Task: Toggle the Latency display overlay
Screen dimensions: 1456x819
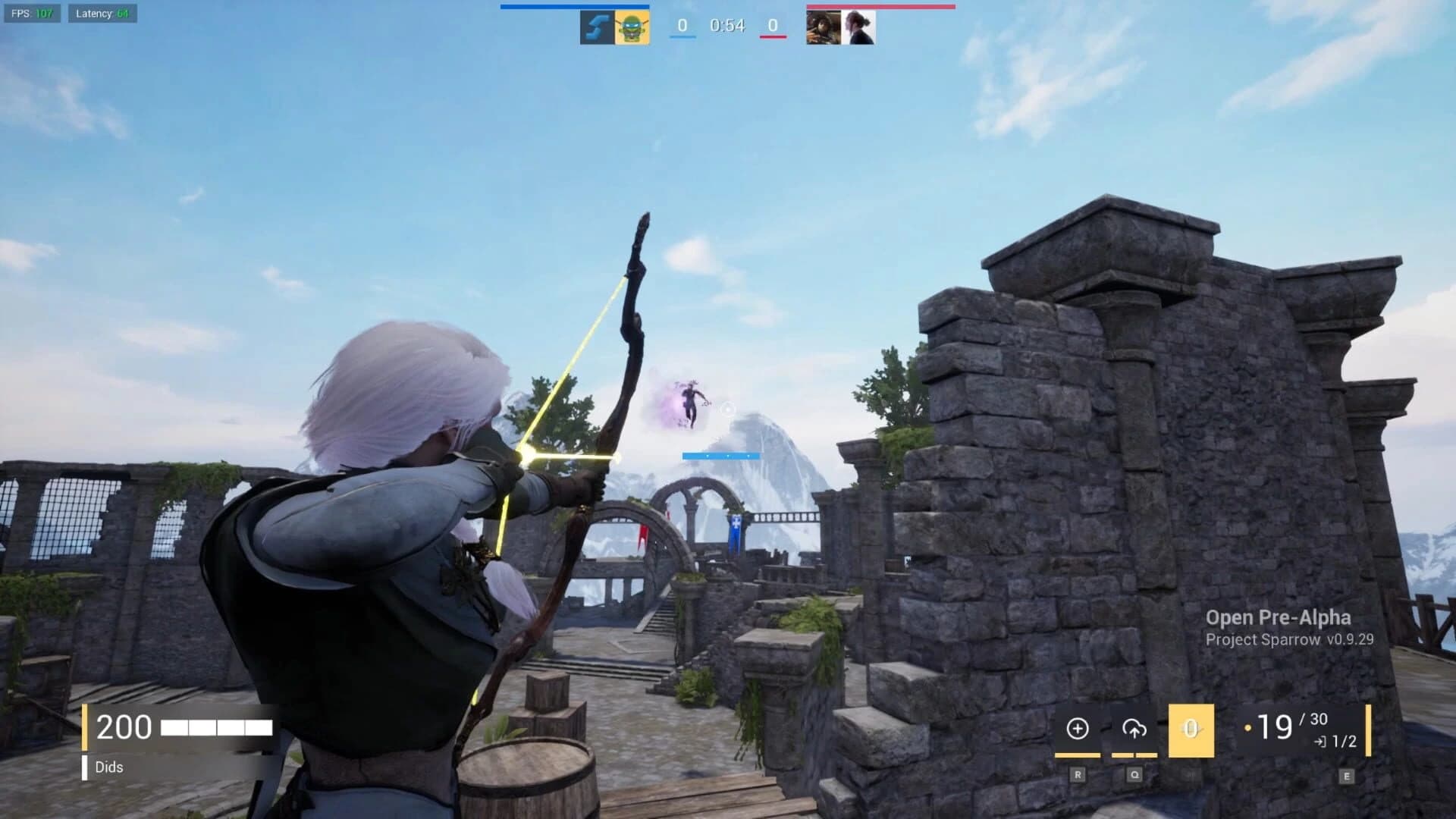Action: pyautogui.click(x=101, y=14)
